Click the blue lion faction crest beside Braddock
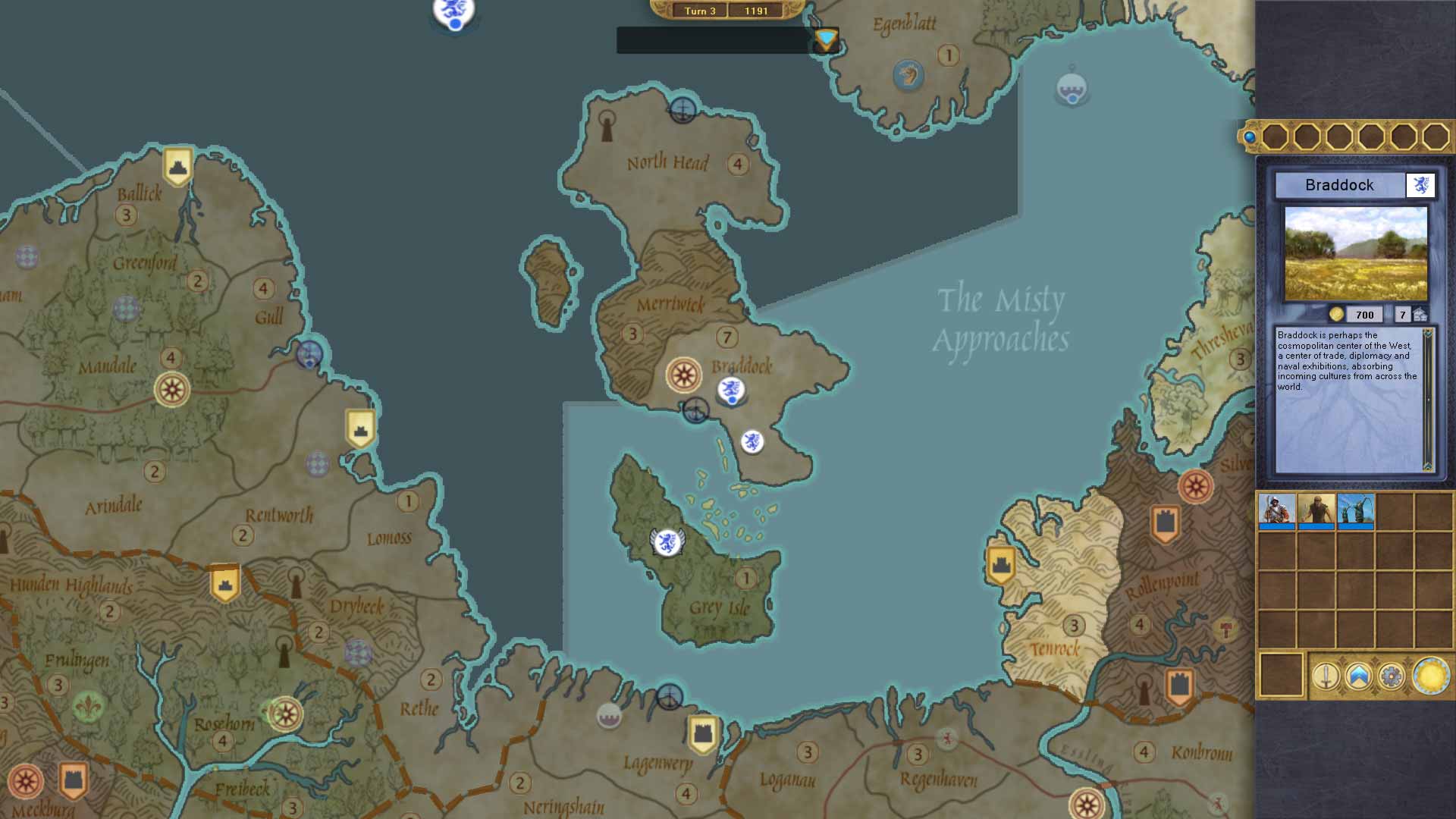This screenshot has width=1456, height=819. tap(1420, 185)
